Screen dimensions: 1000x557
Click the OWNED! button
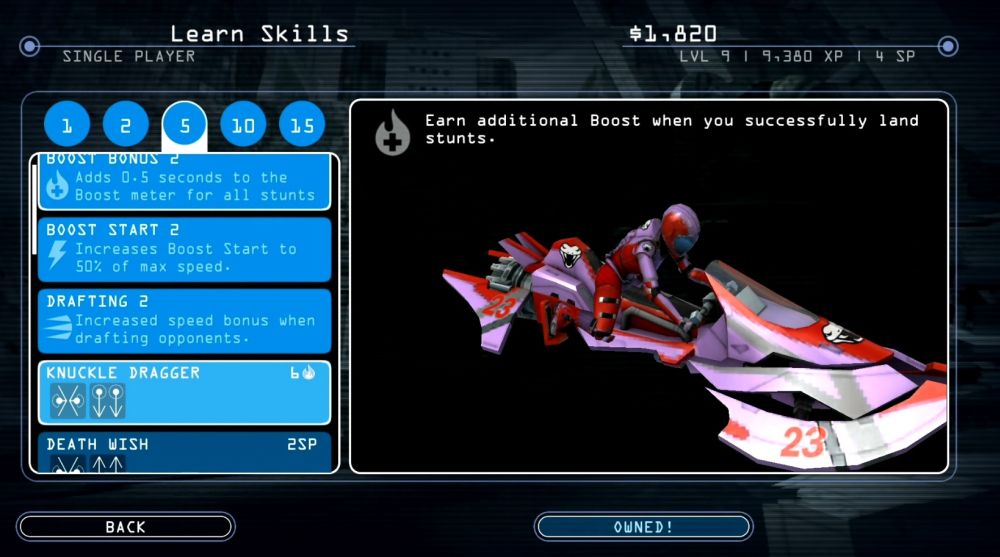click(x=643, y=527)
